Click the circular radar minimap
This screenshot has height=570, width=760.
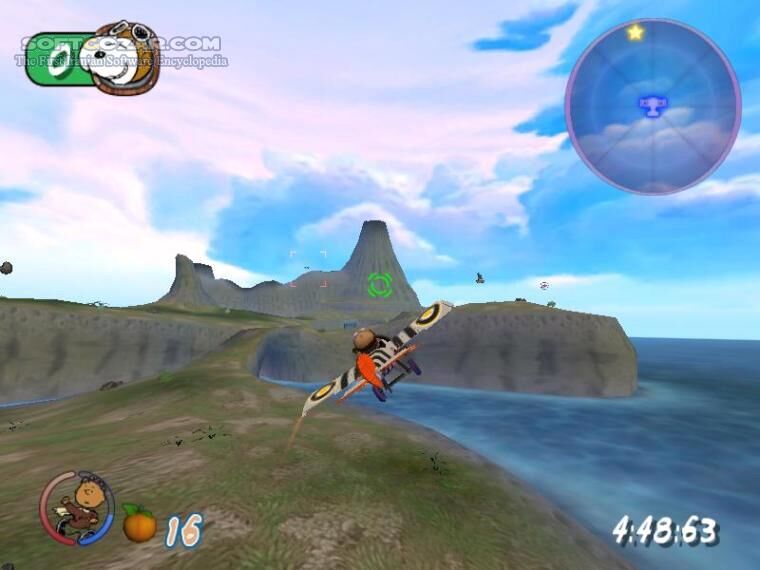click(x=652, y=107)
